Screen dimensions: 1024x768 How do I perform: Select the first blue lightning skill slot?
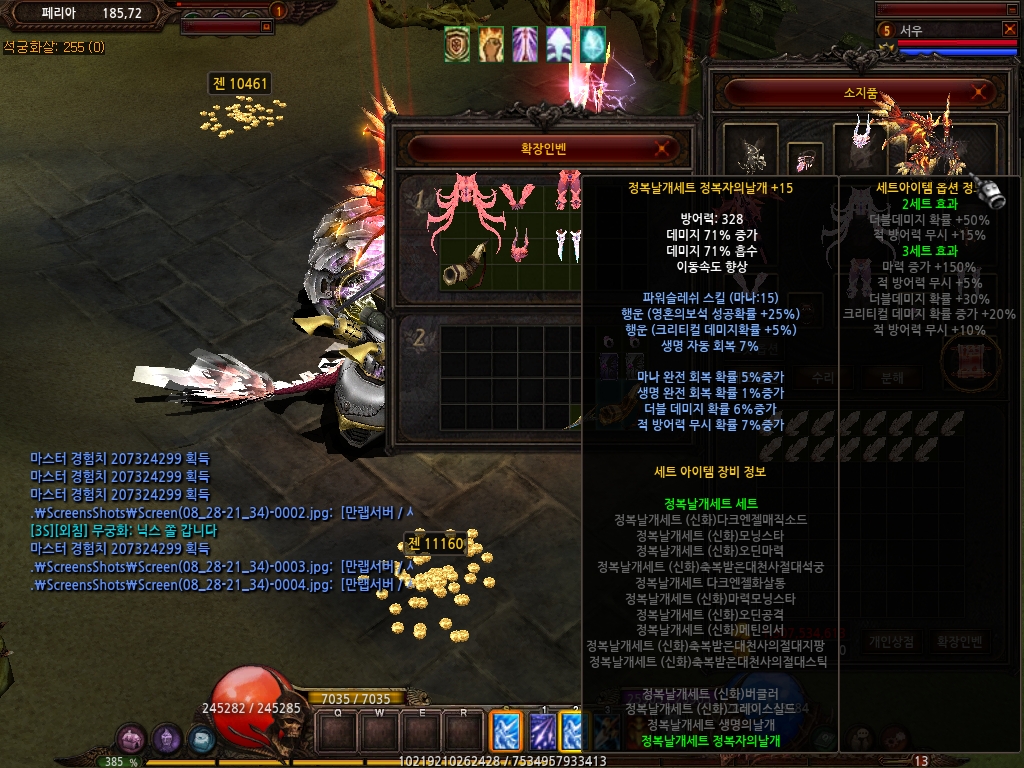coord(505,732)
